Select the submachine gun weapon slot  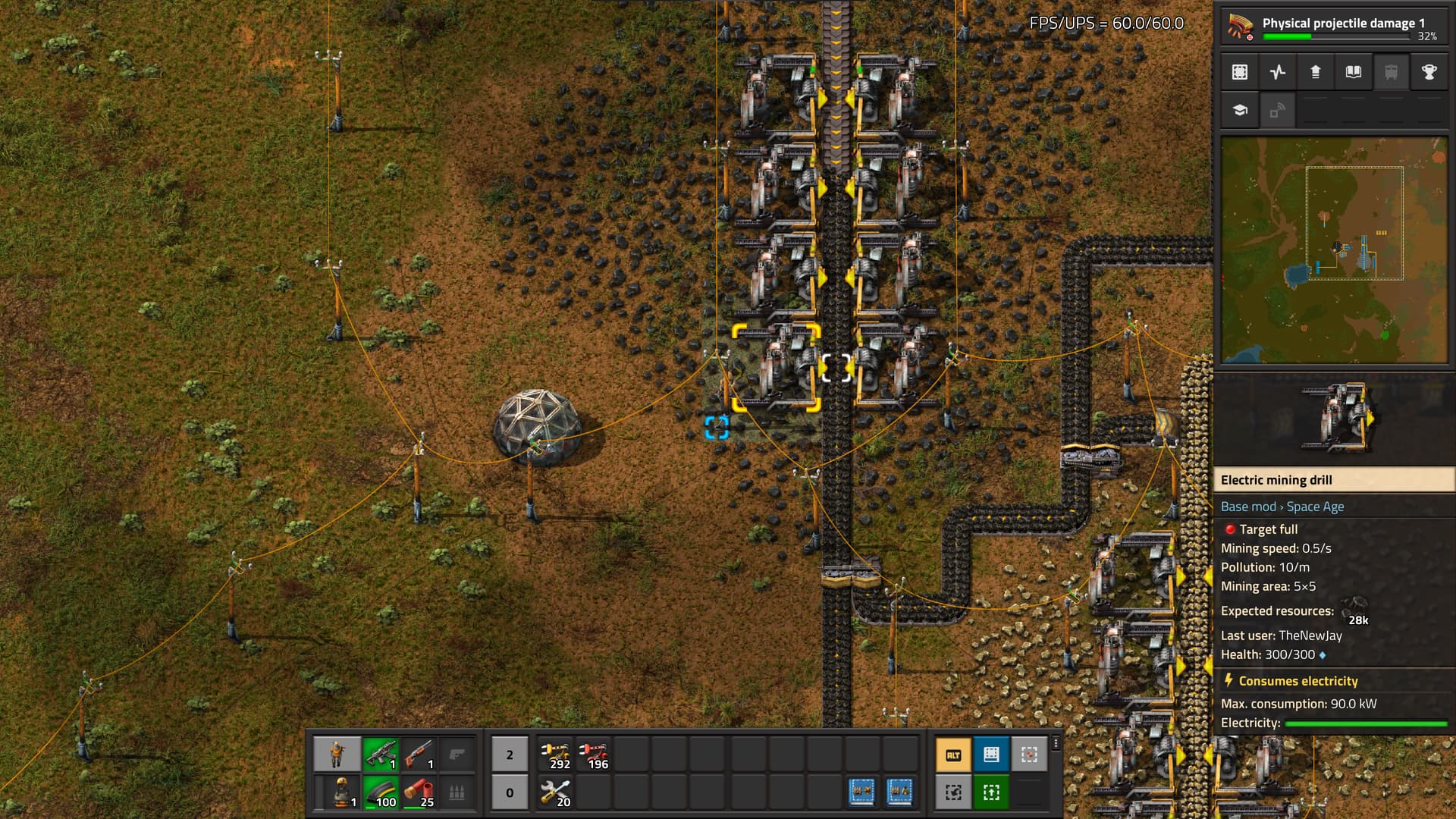pyautogui.click(x=381, y=755)
